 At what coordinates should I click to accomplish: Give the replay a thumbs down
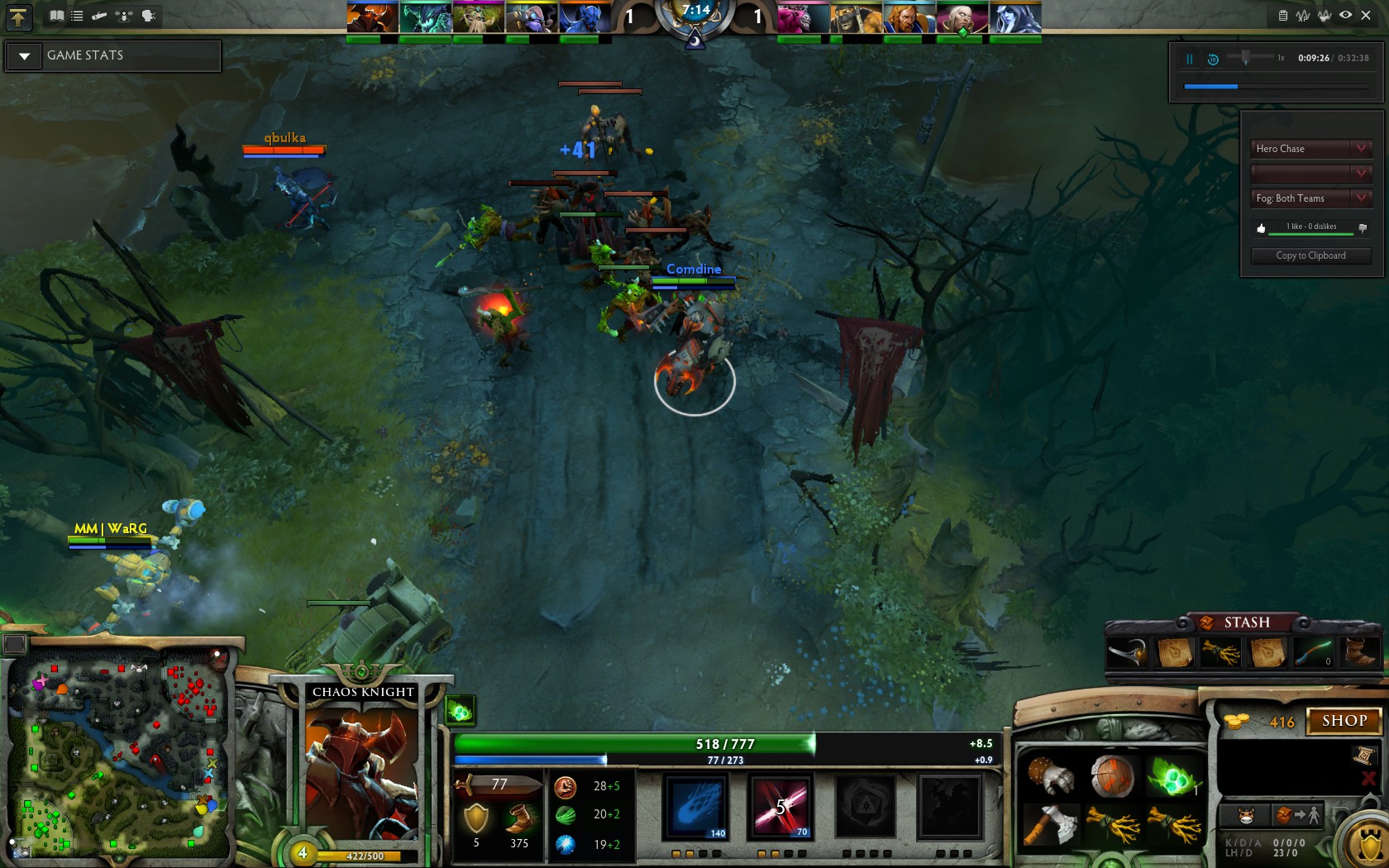click(1363, 227)
